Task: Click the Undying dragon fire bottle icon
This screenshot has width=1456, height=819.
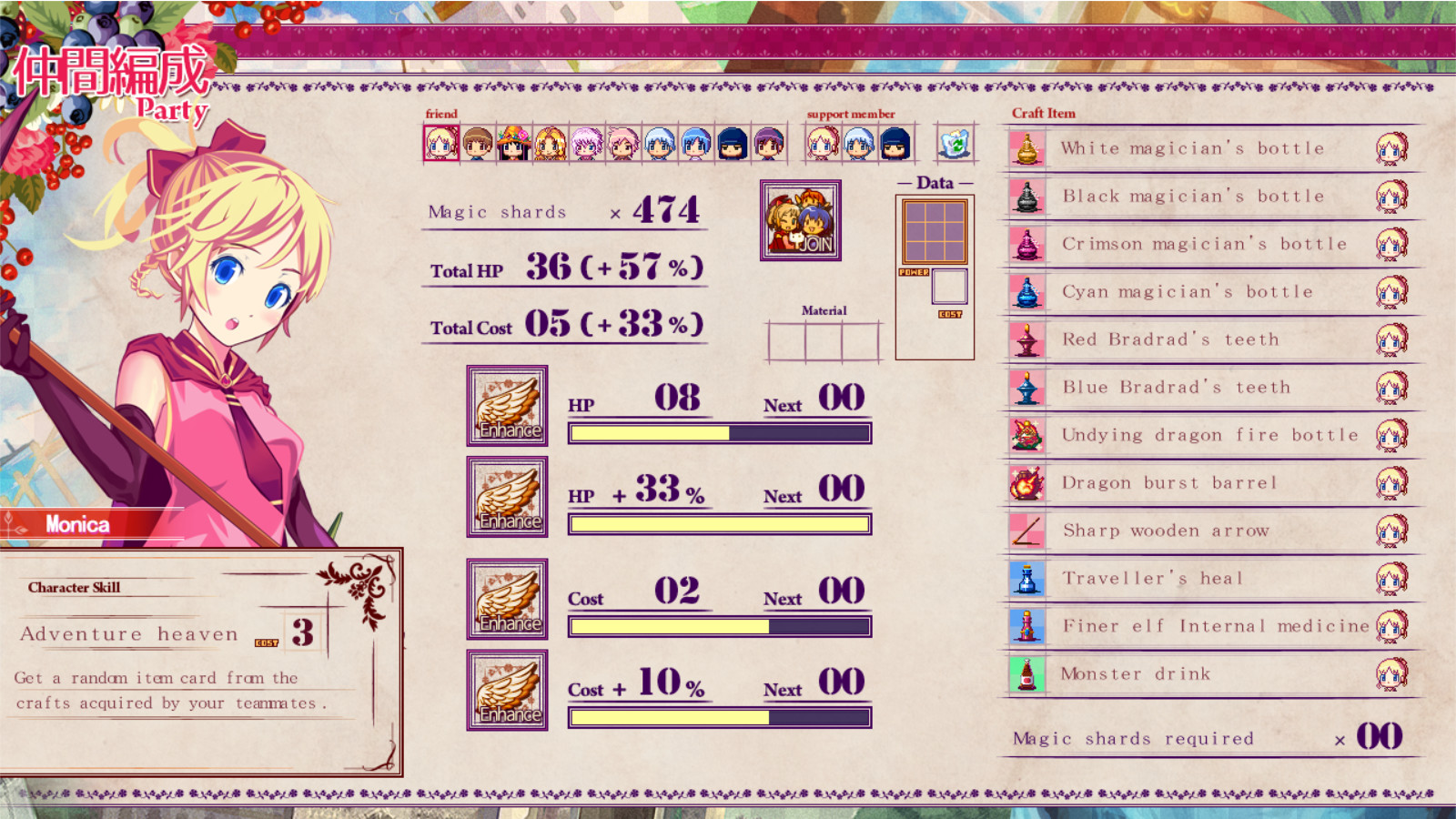Action: (1028, 435)
